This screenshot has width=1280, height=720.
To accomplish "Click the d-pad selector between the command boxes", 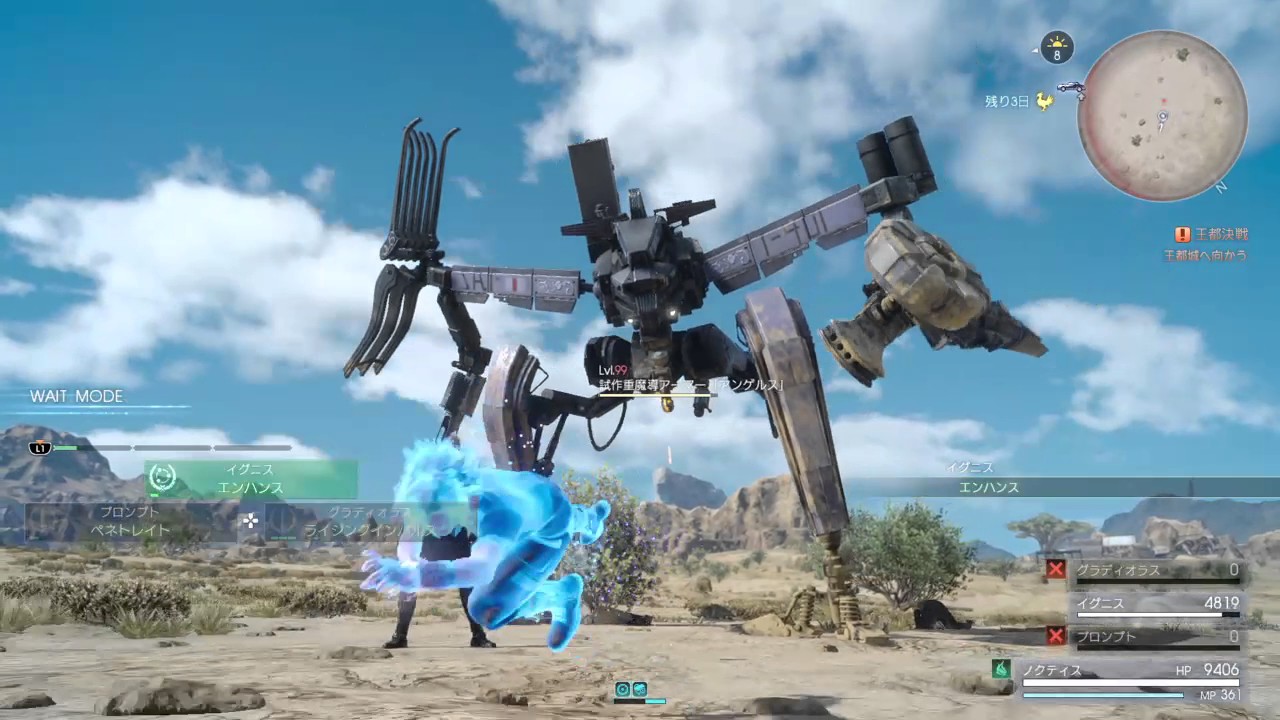I will click(249, 521).
